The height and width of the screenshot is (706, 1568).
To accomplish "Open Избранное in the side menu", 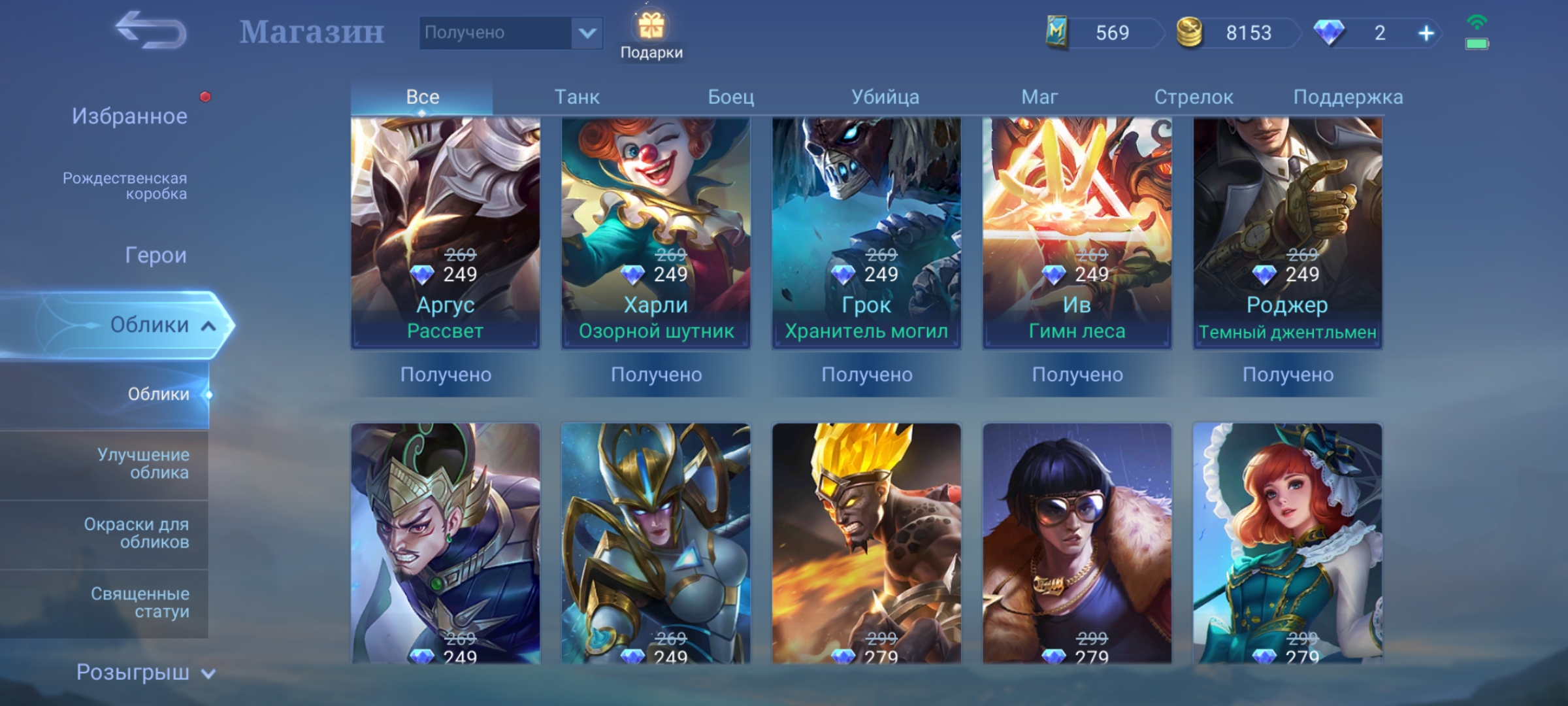I will (x=129, y=116).
